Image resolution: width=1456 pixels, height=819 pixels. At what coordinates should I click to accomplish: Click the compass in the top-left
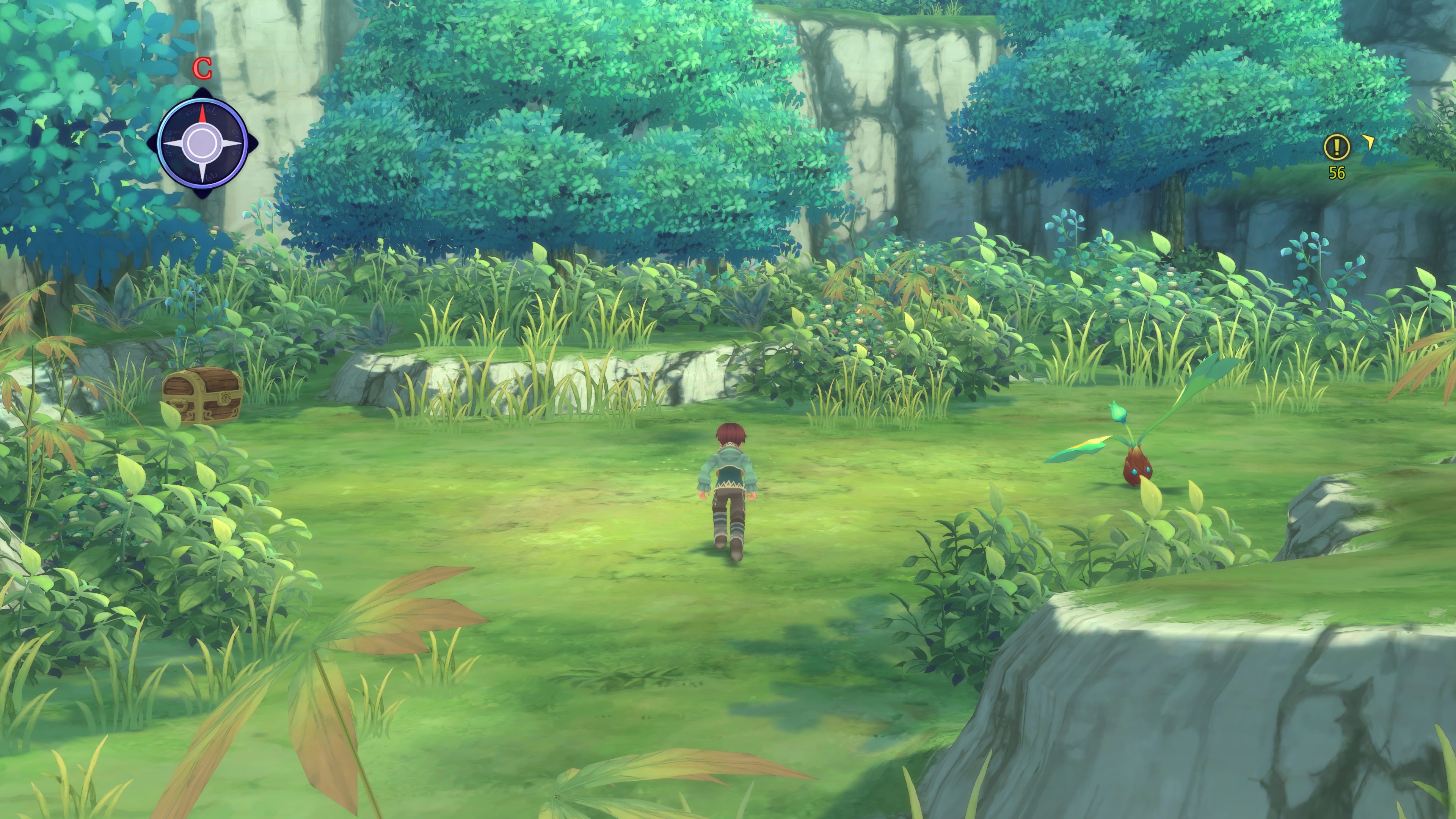202,143
